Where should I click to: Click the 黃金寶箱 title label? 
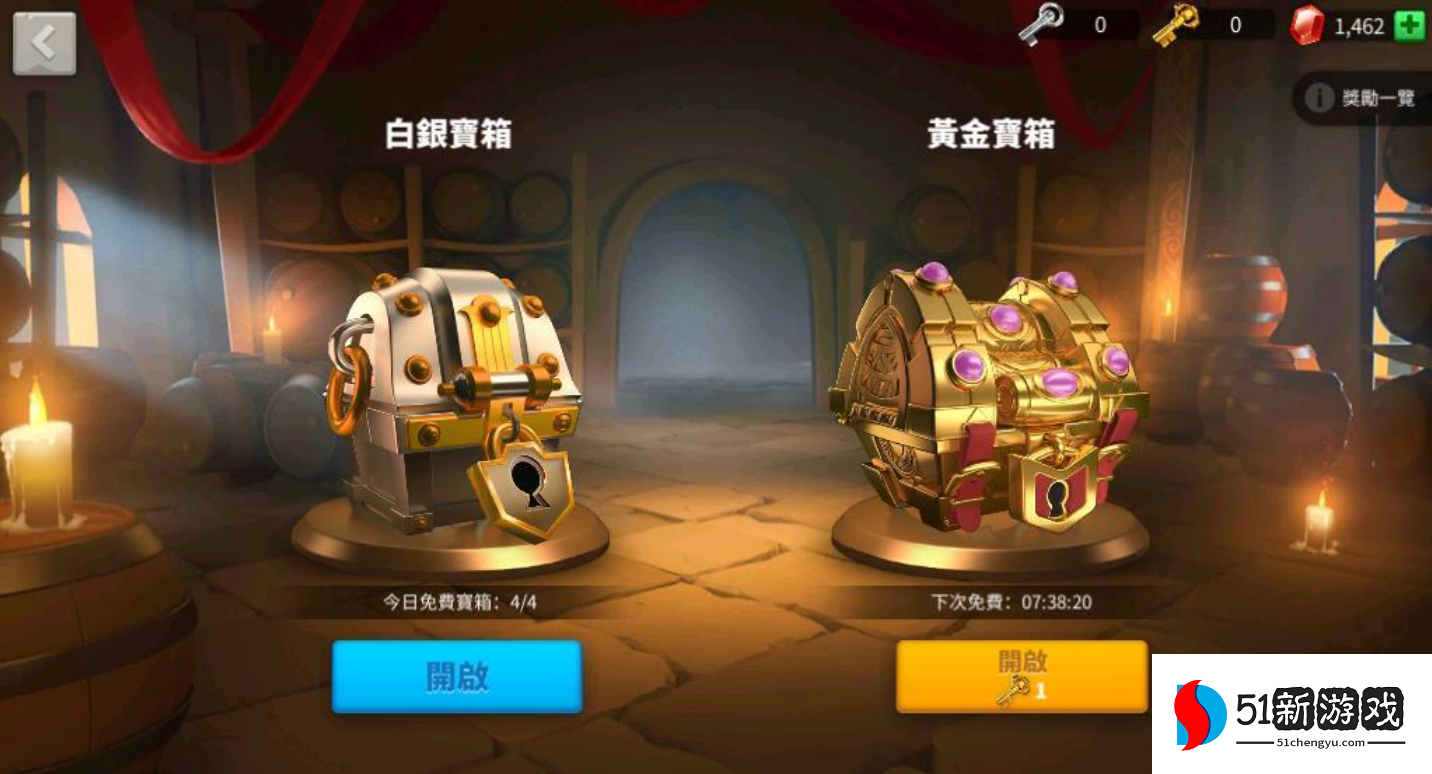[x=990, y=134]
